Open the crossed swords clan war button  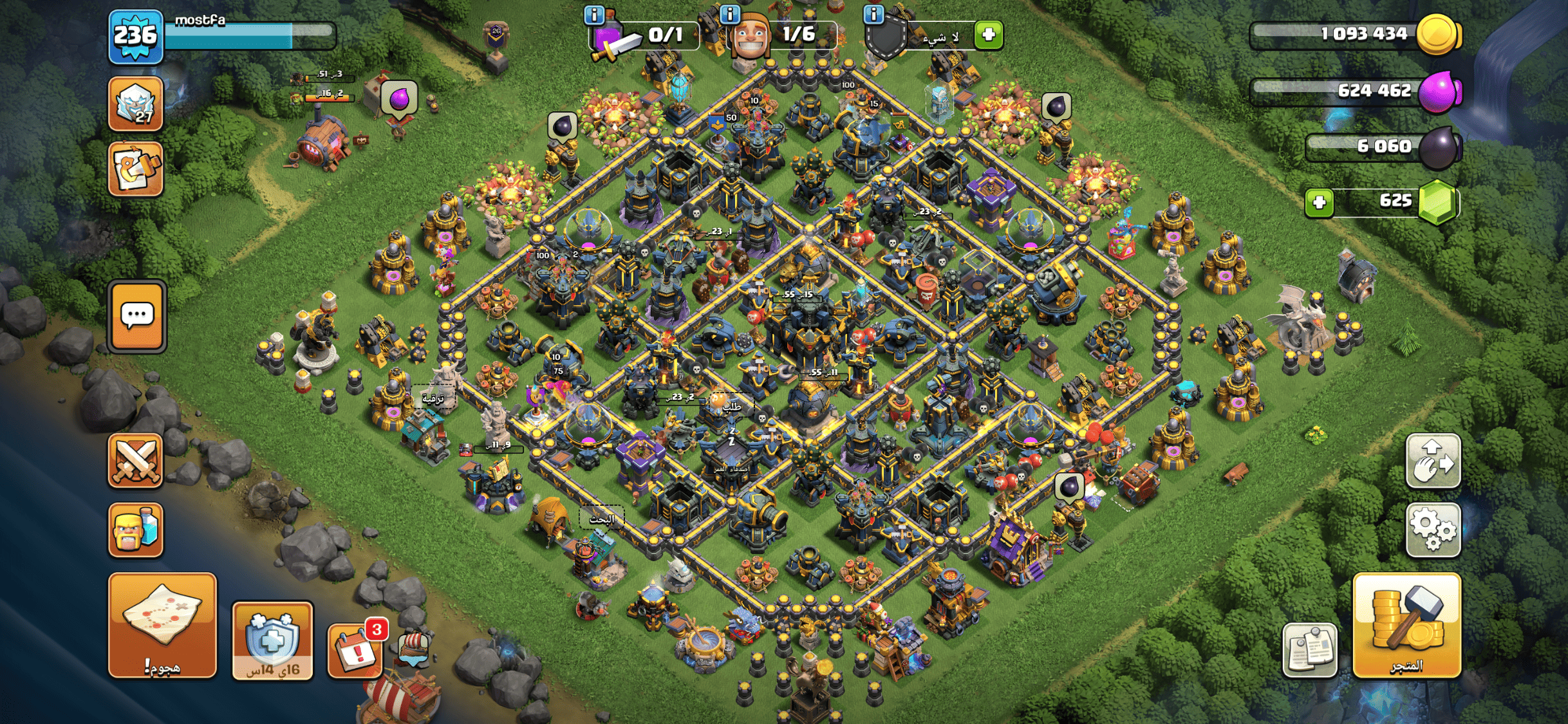(x=135, y=461)
